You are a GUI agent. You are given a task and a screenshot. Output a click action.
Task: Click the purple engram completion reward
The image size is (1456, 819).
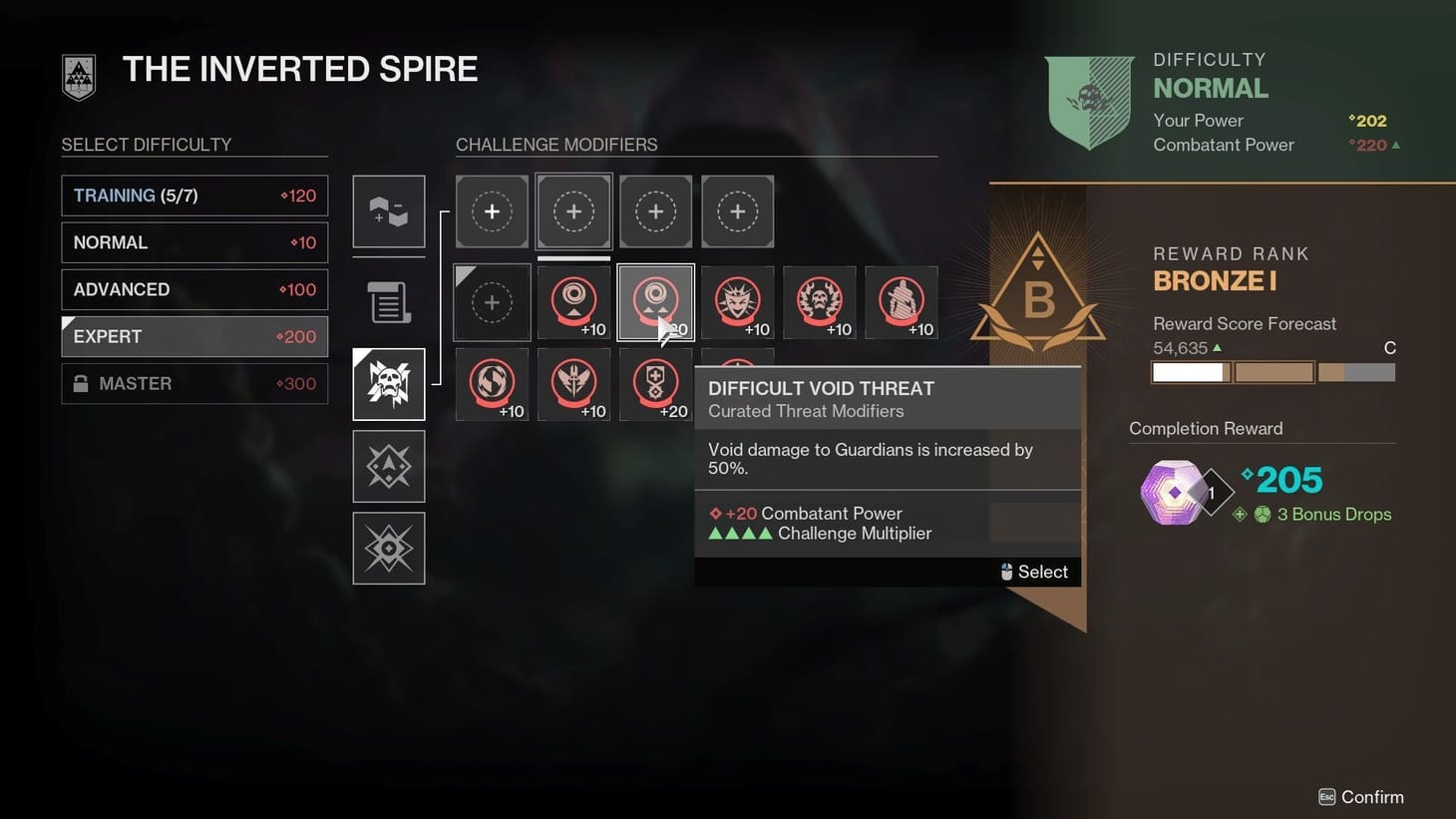[x=1182, y=490]
